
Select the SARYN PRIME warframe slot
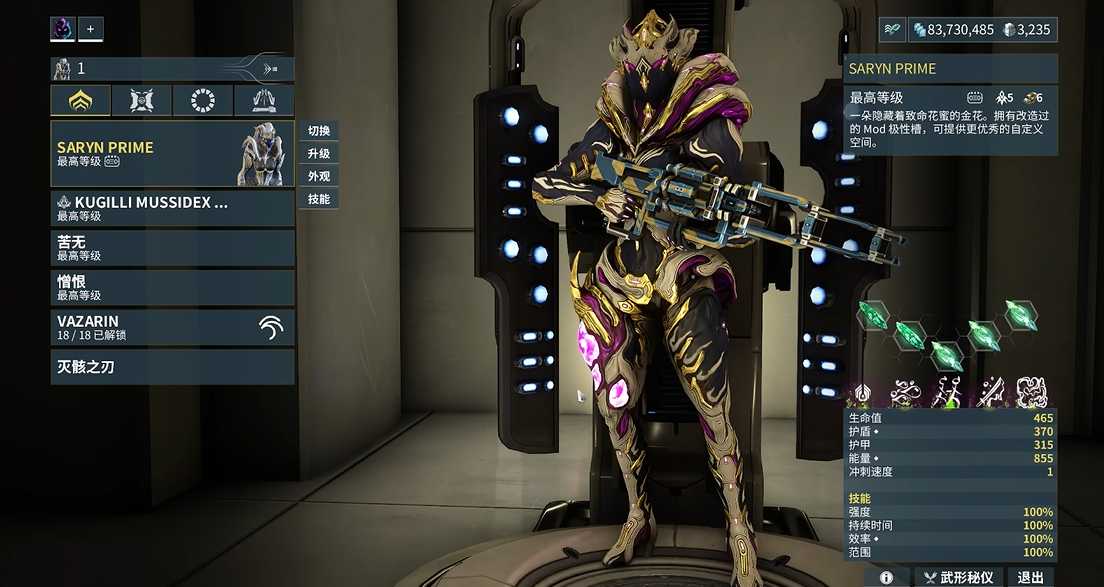[172, 153]
